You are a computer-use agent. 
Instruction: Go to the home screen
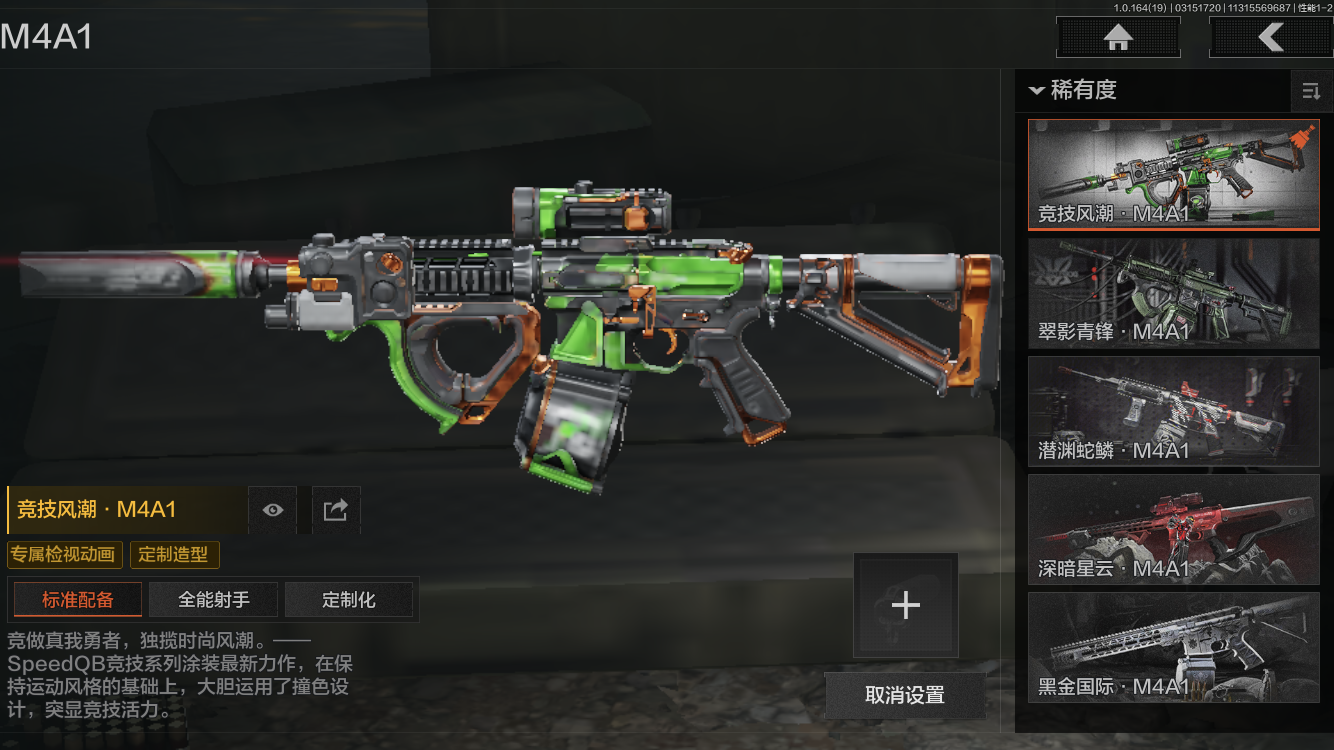pos(1118,38)
